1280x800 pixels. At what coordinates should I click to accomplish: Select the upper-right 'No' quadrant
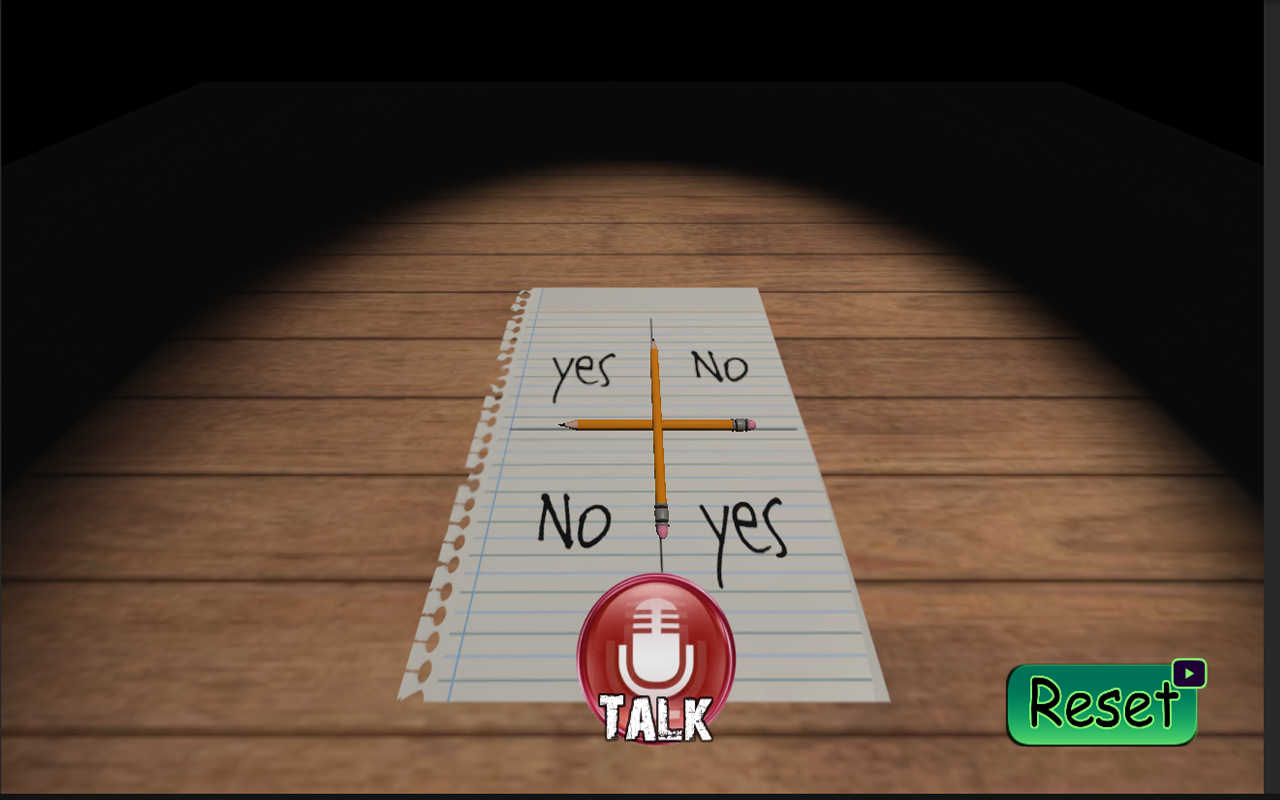[x=718, y=368]
